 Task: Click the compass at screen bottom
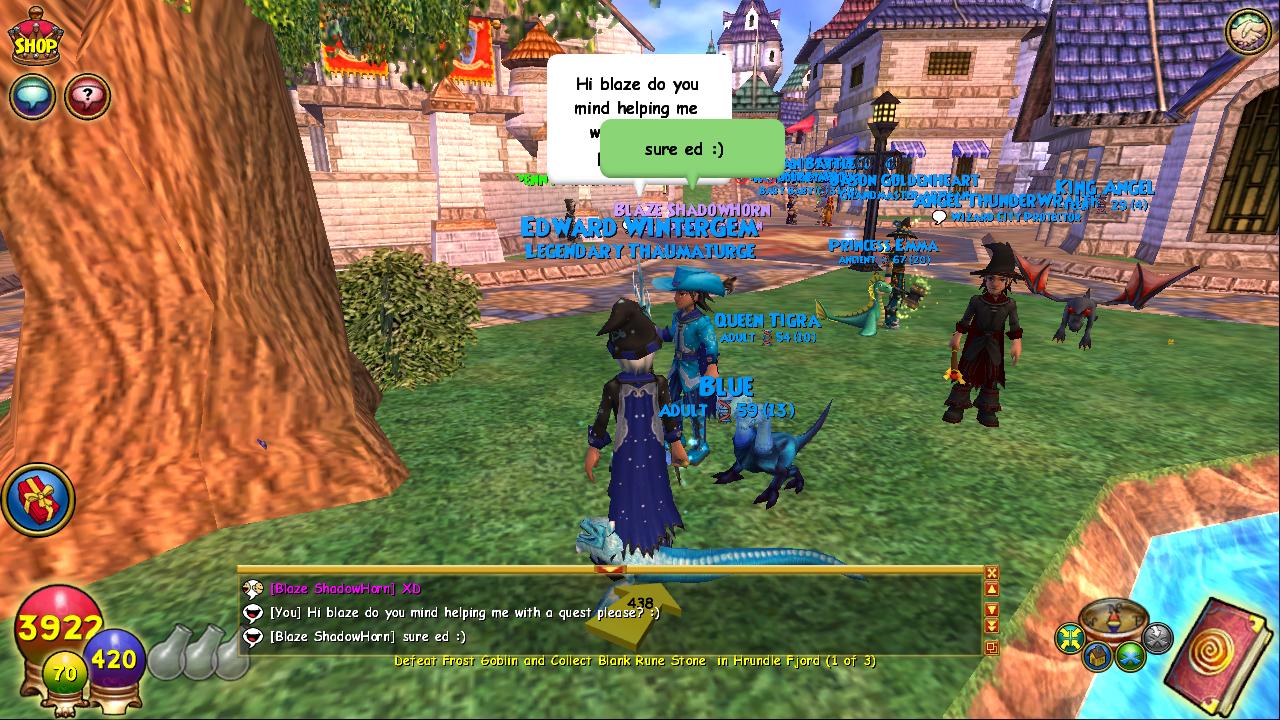pyautogui.click(x=1114, y=619)
